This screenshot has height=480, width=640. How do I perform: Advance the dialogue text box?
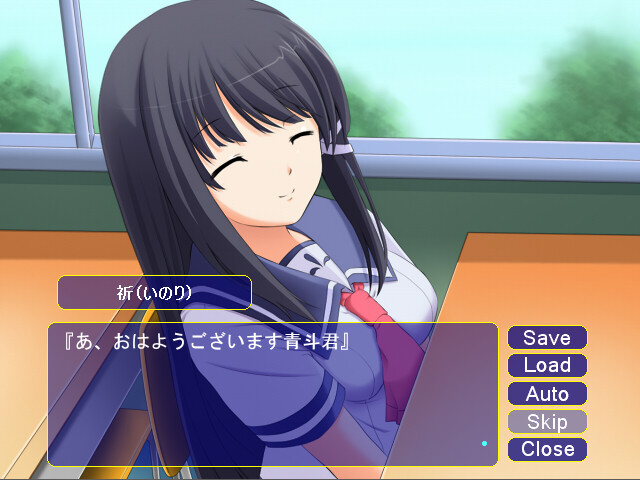(272, 394)
